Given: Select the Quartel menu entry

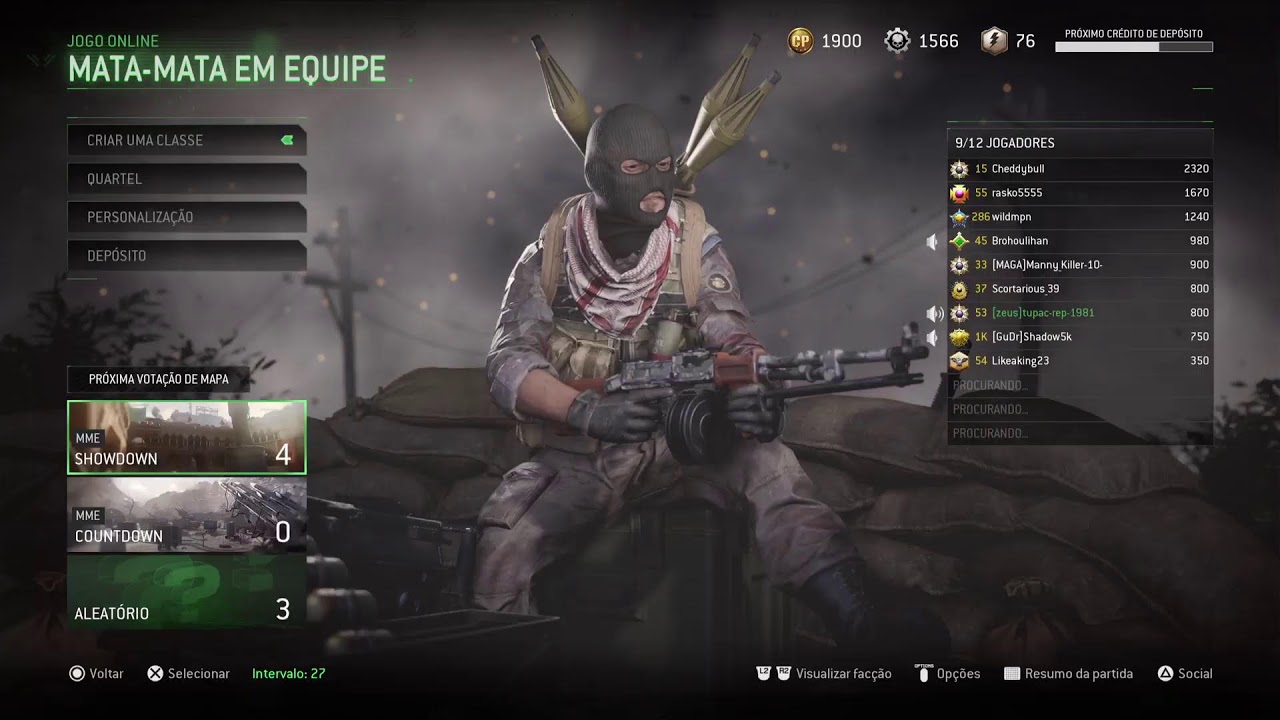Looking at the screenshot, I should (186, 179).
